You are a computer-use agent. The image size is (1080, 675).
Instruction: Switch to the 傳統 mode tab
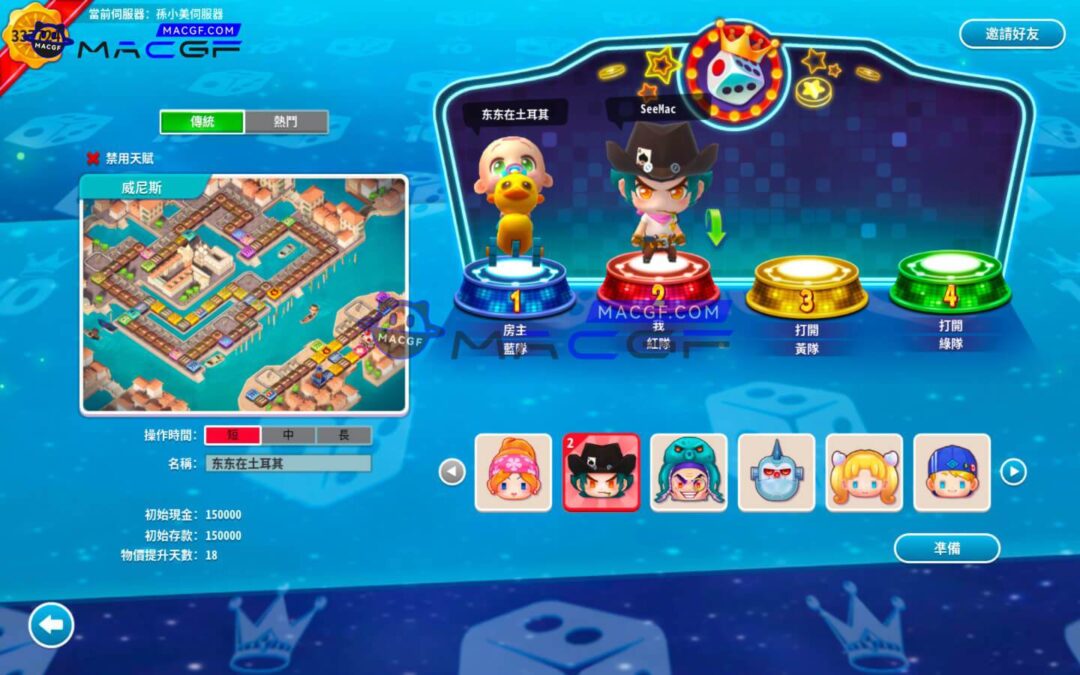202,122
